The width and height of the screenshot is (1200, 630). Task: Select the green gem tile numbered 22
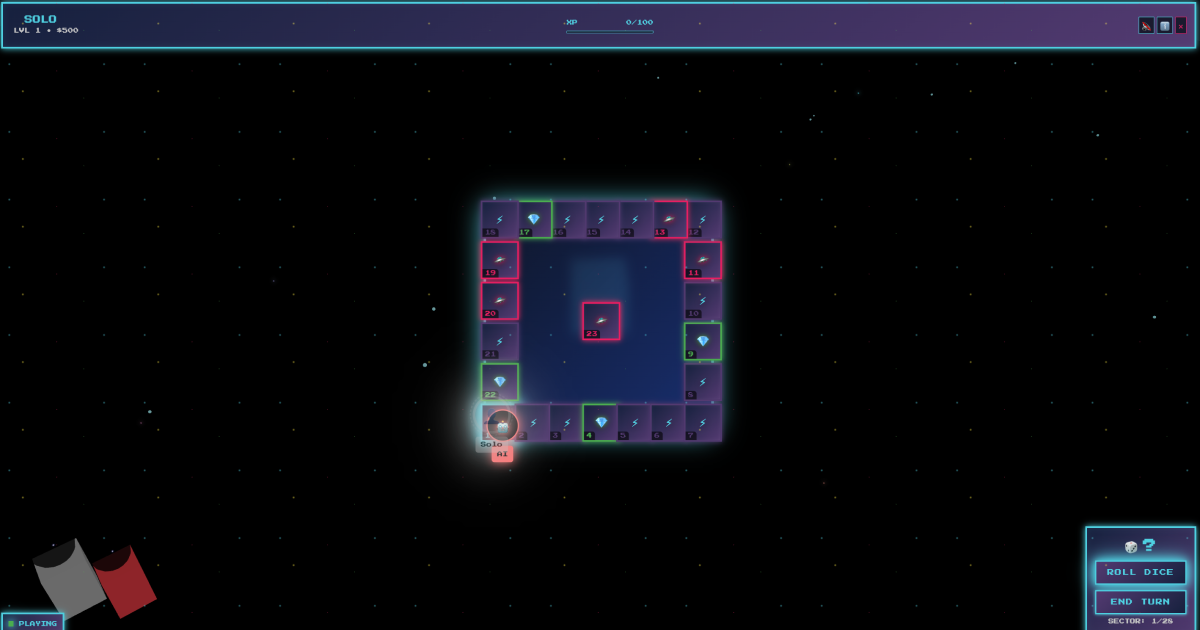[500, 382]
